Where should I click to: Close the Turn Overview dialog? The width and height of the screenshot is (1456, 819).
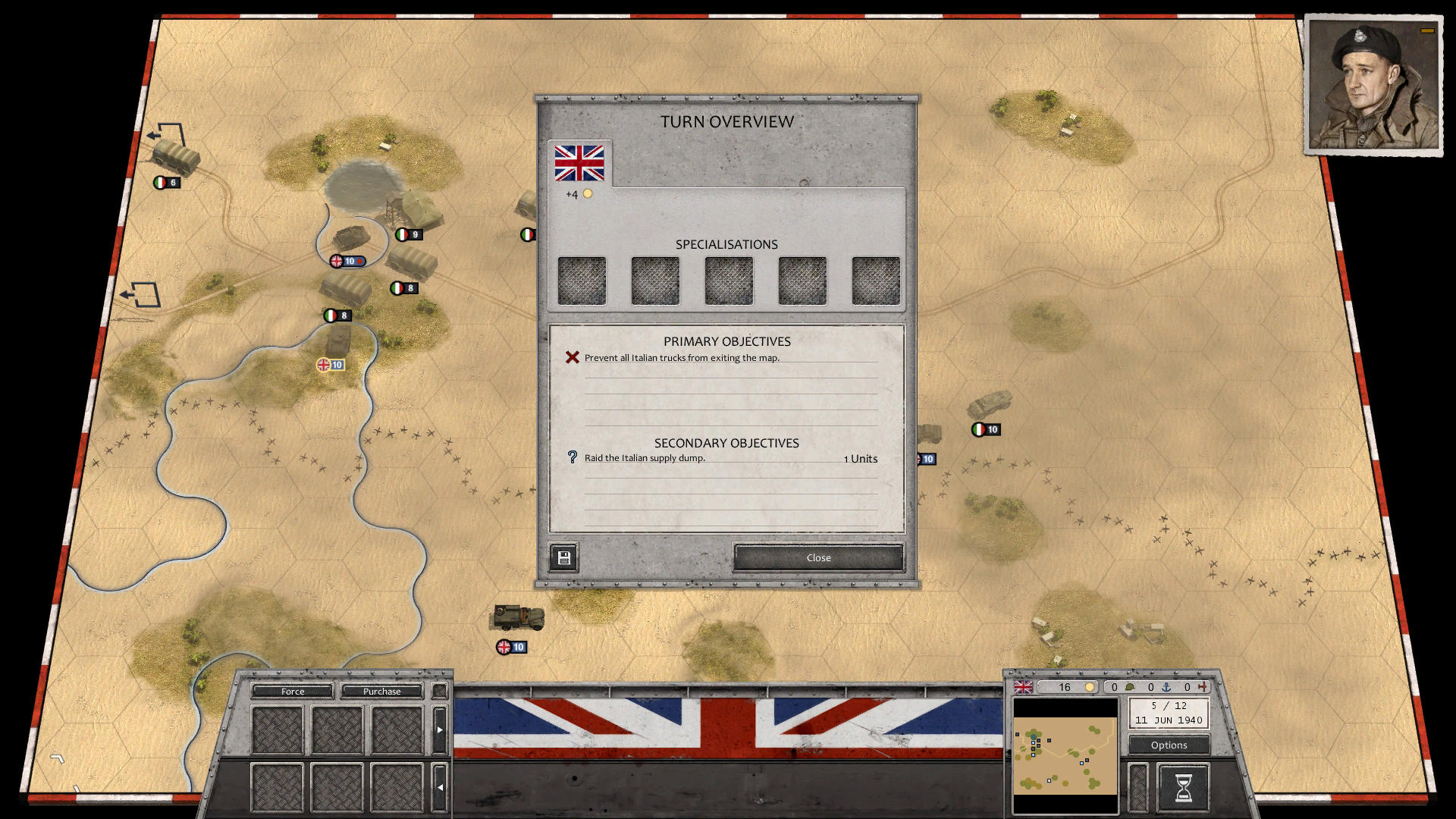coord(817,557)
